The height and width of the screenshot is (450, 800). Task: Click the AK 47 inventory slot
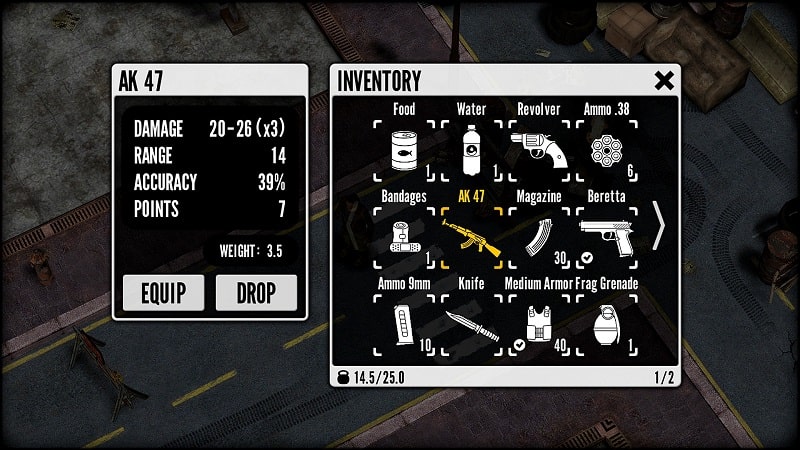[471, 238]
